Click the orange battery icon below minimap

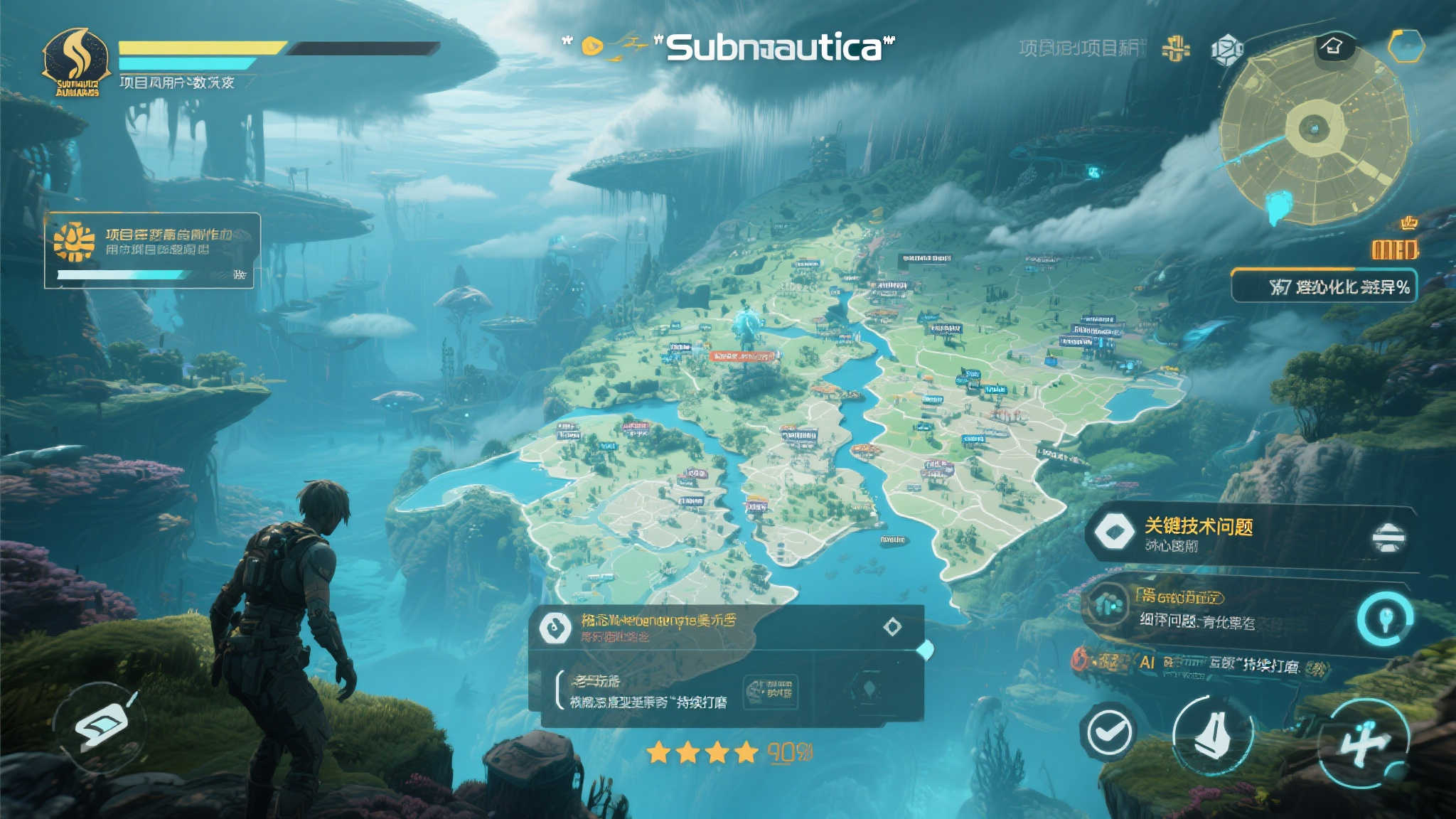point(1394,249)
